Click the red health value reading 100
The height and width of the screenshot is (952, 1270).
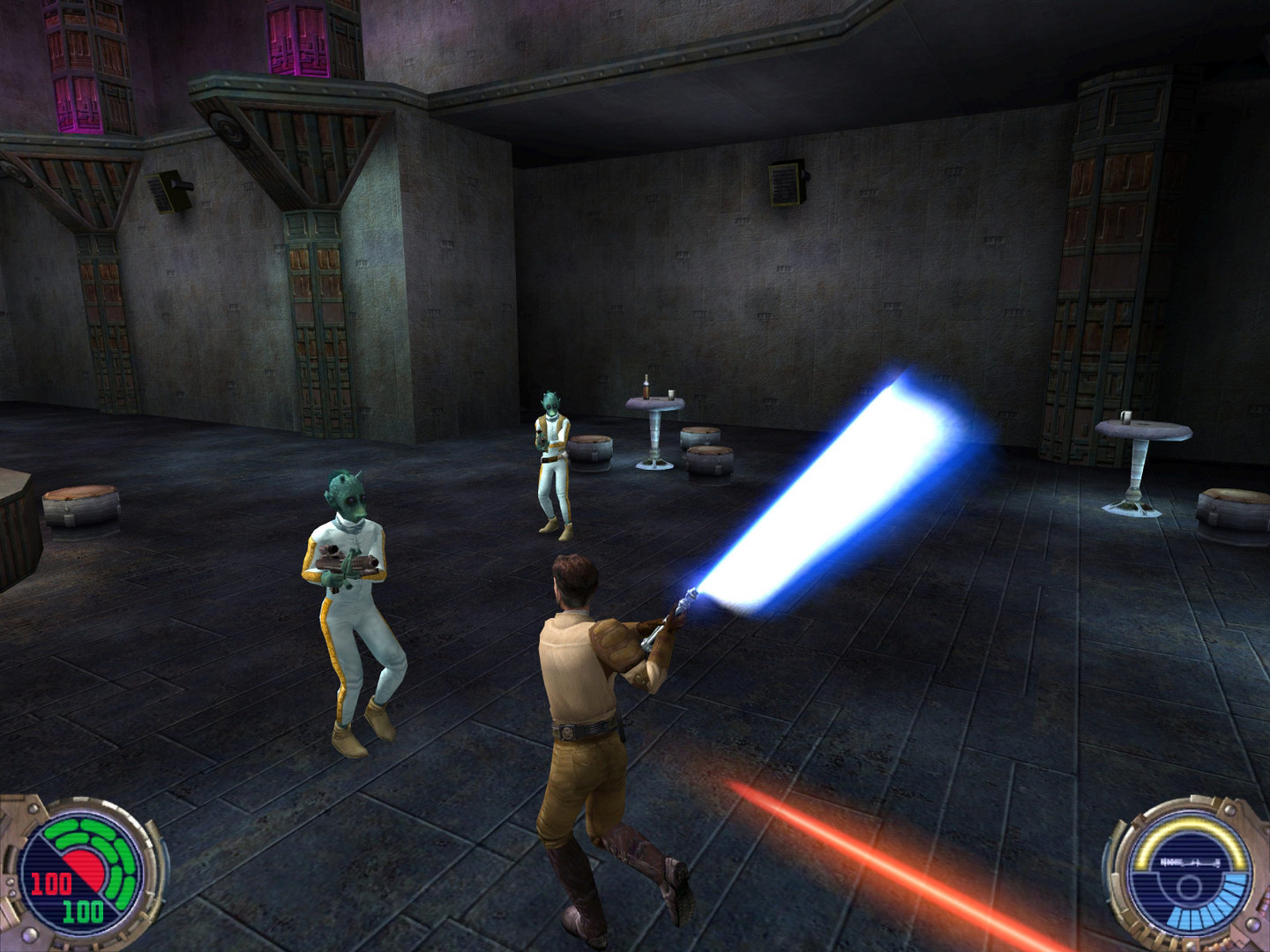point(51,881)
